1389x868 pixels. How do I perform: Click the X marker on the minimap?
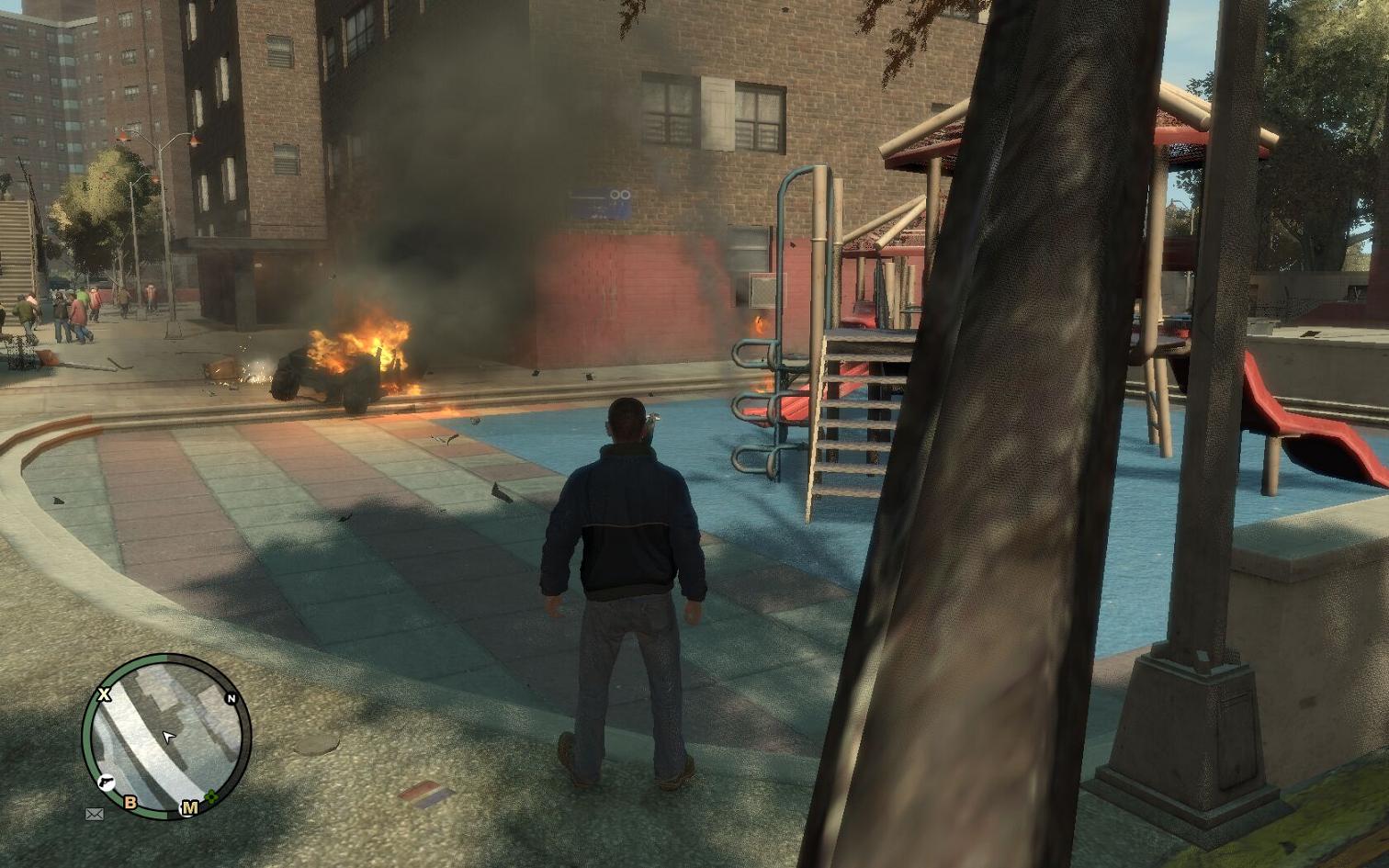104,694
